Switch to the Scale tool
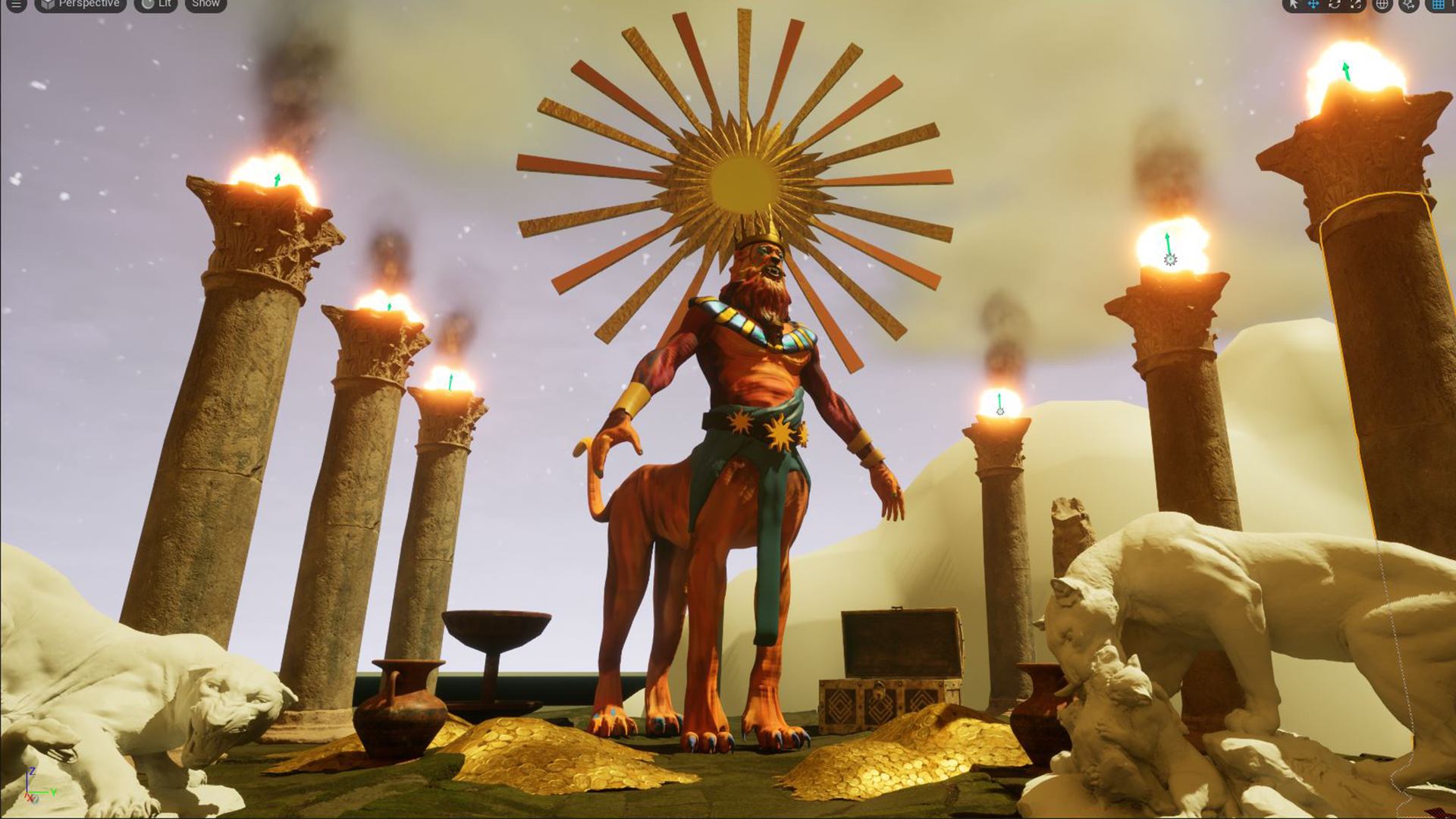 pos(1354,5)
